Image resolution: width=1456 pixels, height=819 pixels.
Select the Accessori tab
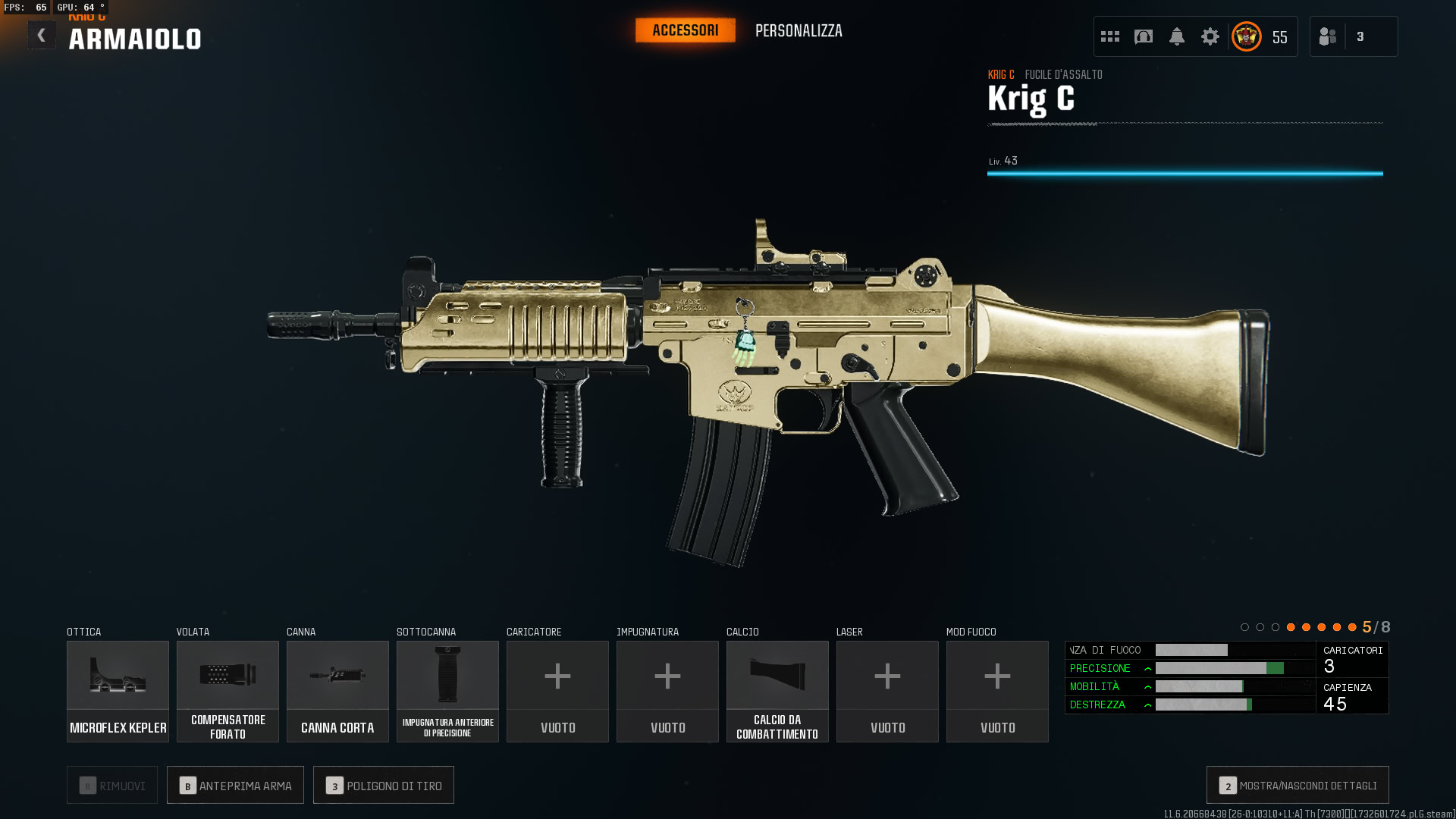pos(685,30)
